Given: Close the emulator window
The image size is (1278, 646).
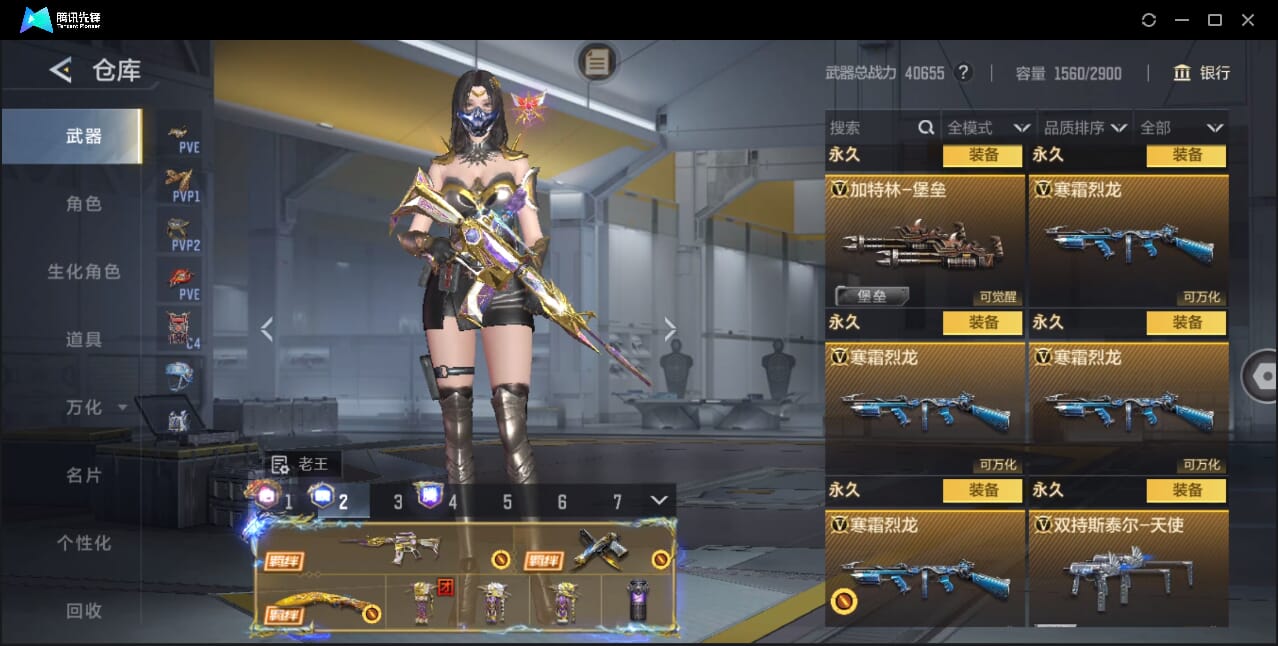Looking at the screenshot, I should pyautogui.click(x=1248, y=20).
